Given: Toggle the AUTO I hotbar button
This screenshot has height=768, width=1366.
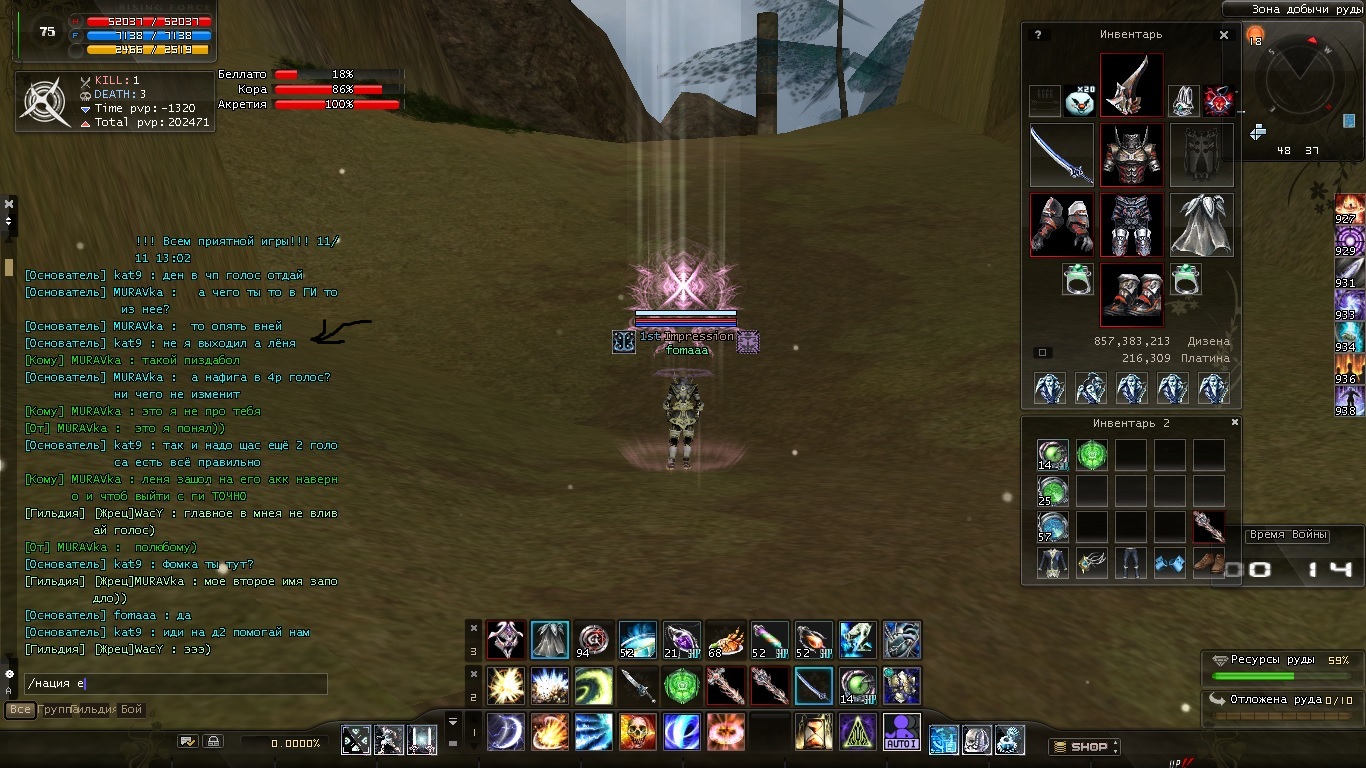Looking at the screenshot, I should [902, 732].
